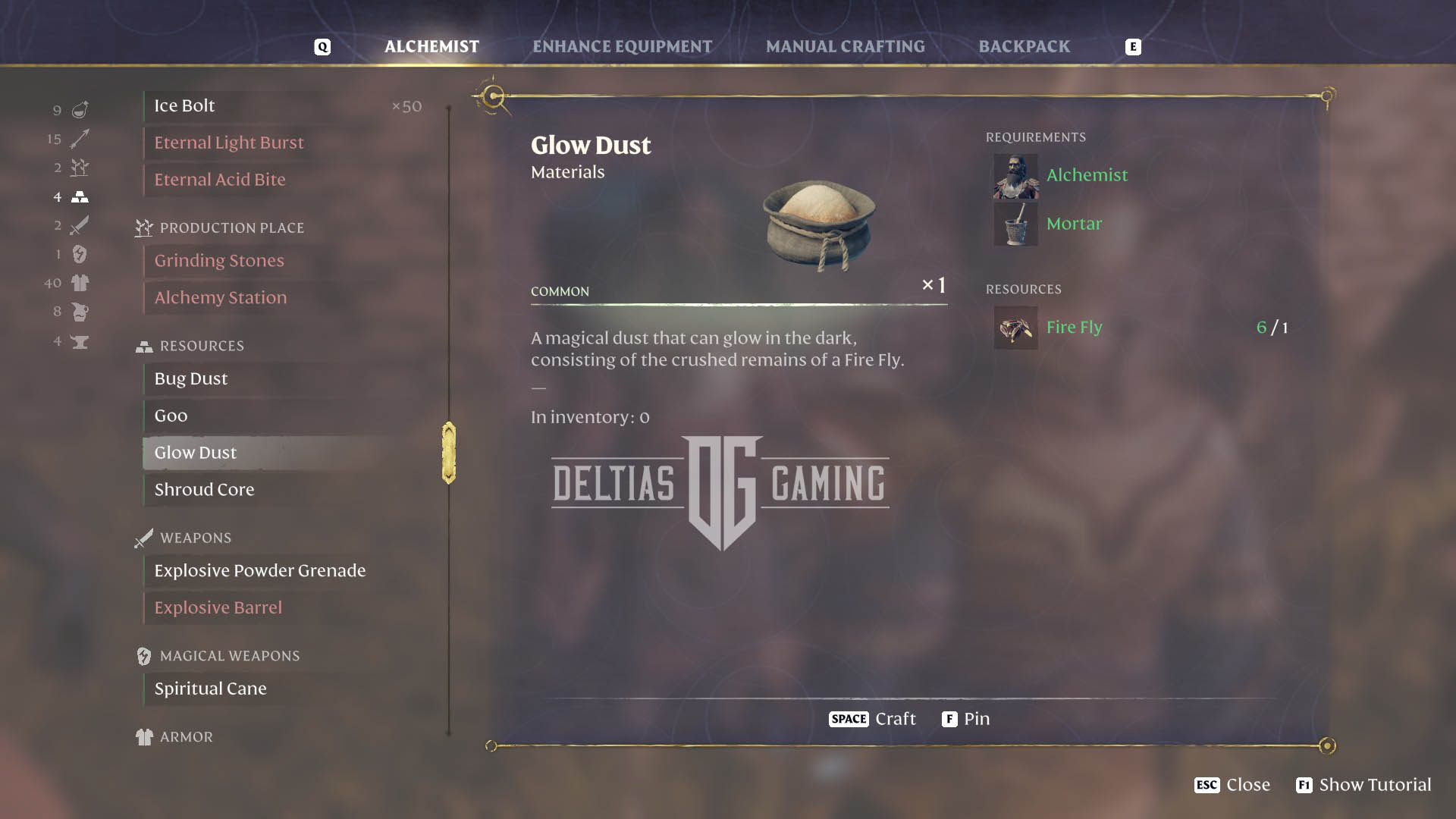Choose the Spiritual Cane recipe

[x=210, y=689]
